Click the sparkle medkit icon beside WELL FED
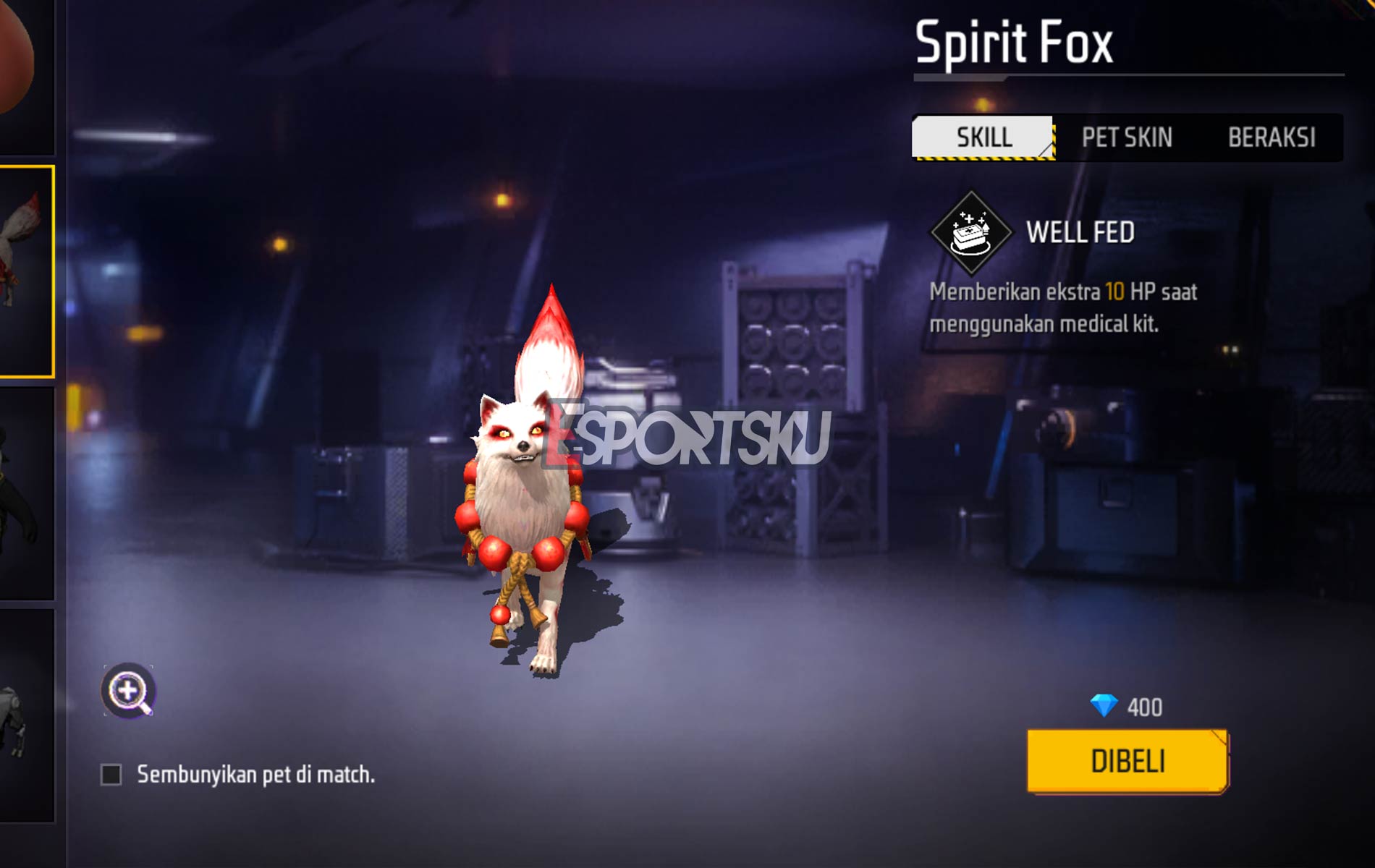 click(970, 234)
